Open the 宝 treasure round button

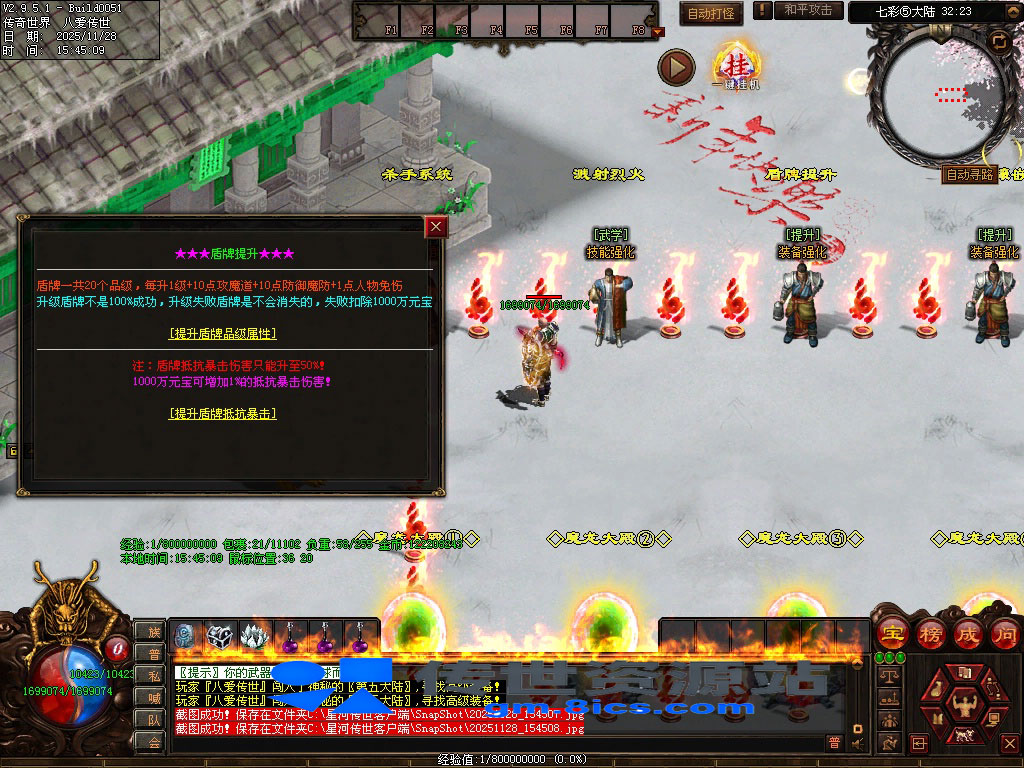pyautogui.click(x=891, y=633)
